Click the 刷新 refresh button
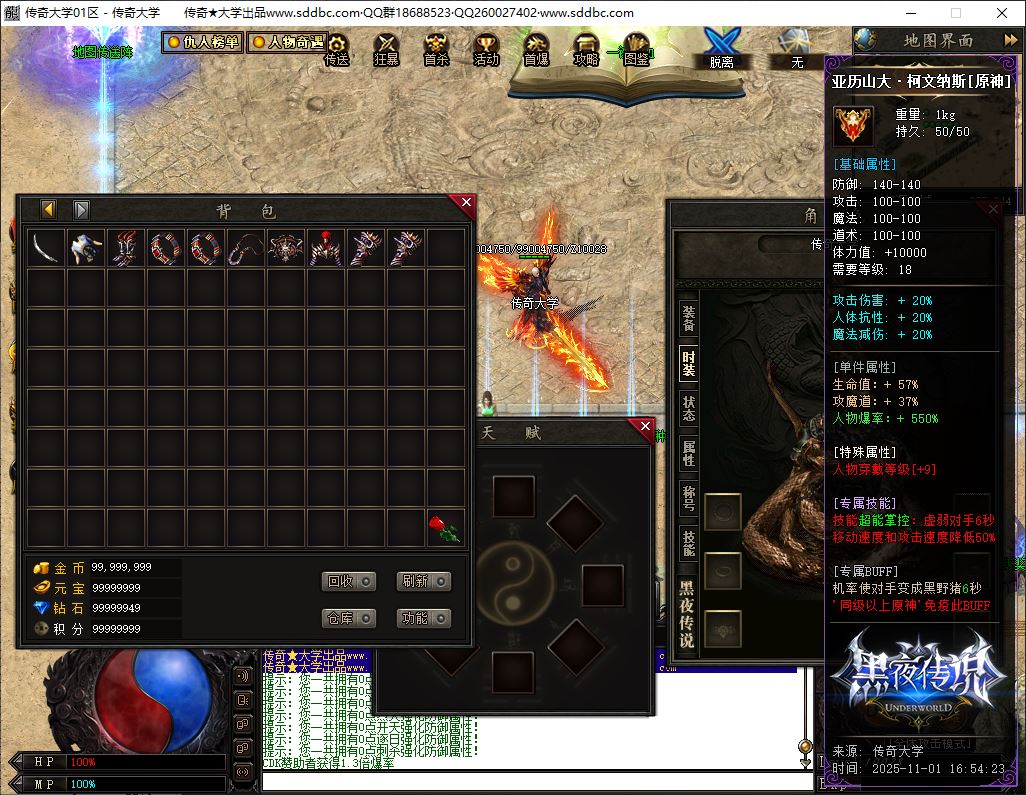The width and height of the screenshot is (1026, 795). coord(423,581)
